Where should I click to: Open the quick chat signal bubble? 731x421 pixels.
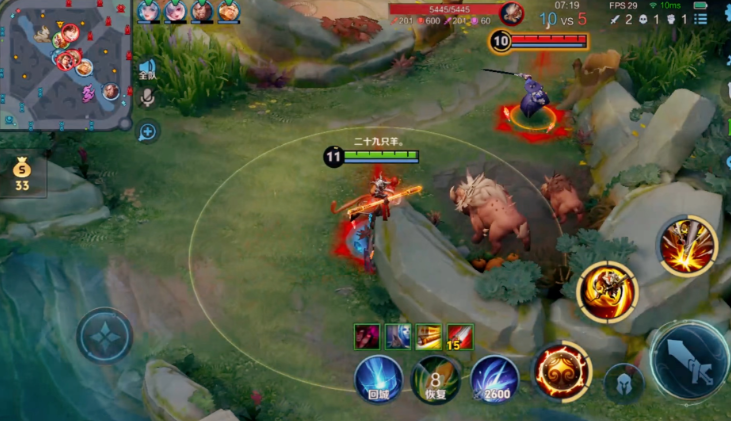(148, 131)
